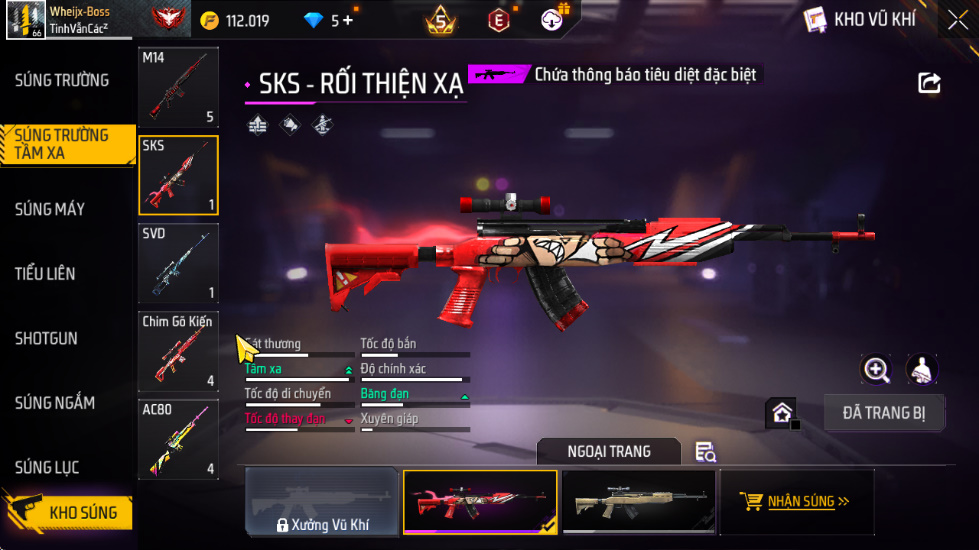Switch to Súng Ngắm category
The width and height of the screenshot is (979, 550).
tap(55, 403)
